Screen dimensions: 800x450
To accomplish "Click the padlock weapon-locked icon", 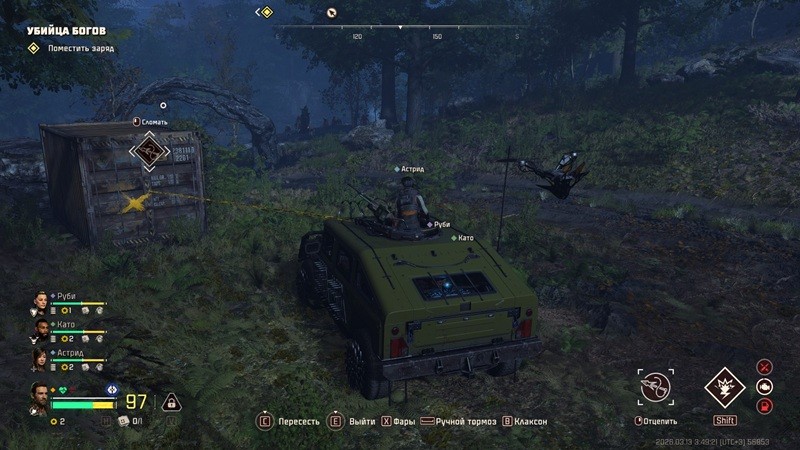I will coord(170,402).
